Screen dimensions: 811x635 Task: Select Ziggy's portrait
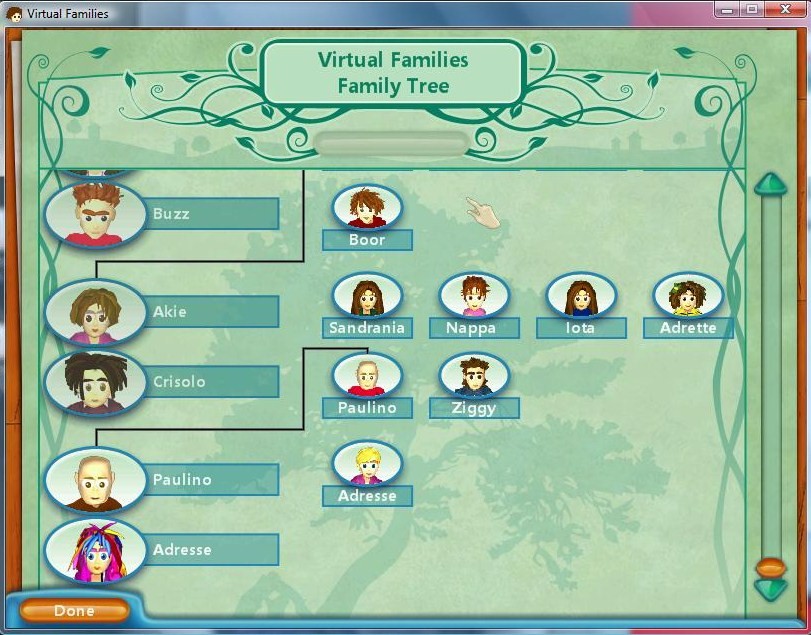474,376
